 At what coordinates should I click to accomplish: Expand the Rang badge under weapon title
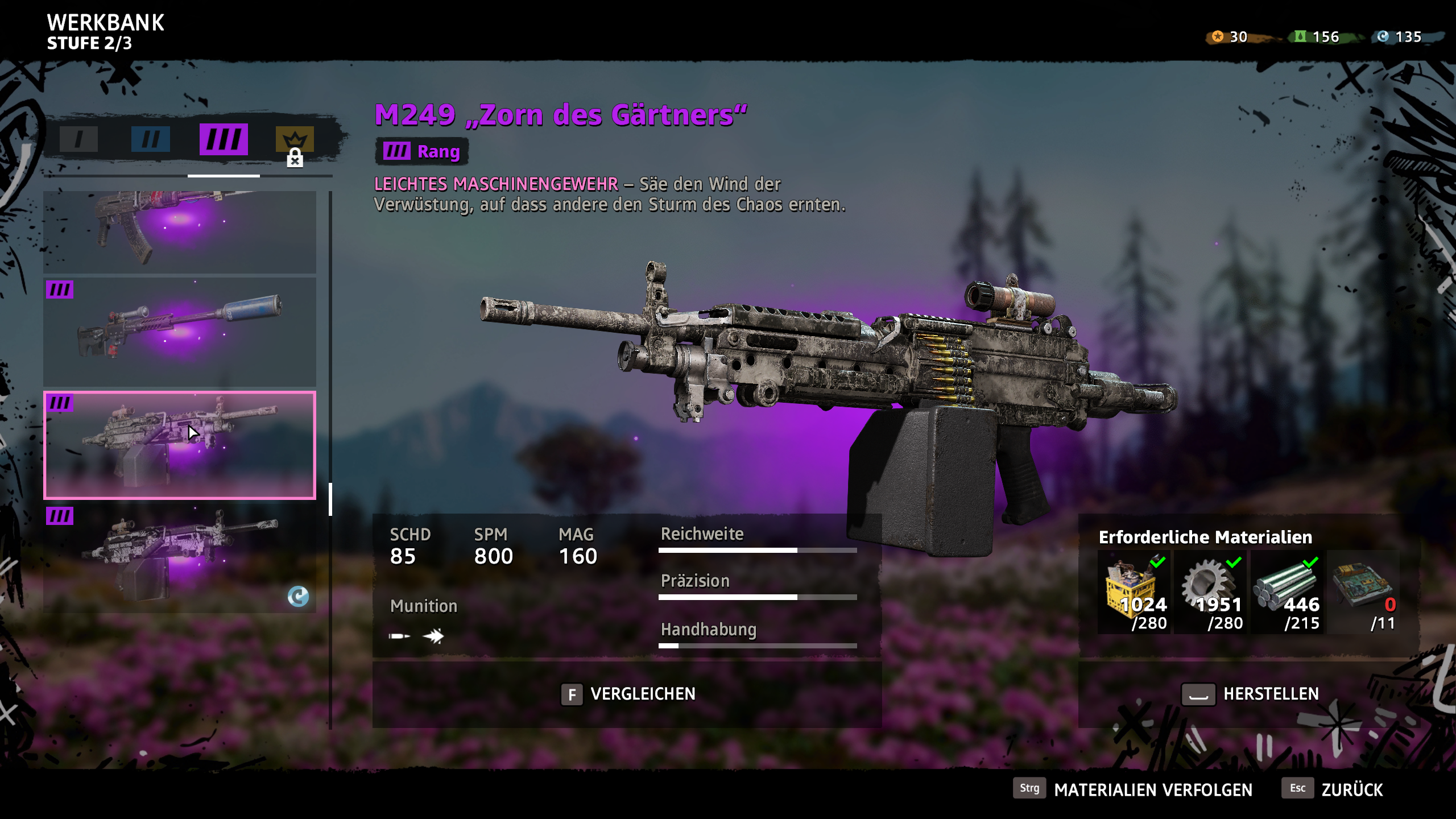tap(421, 151)
